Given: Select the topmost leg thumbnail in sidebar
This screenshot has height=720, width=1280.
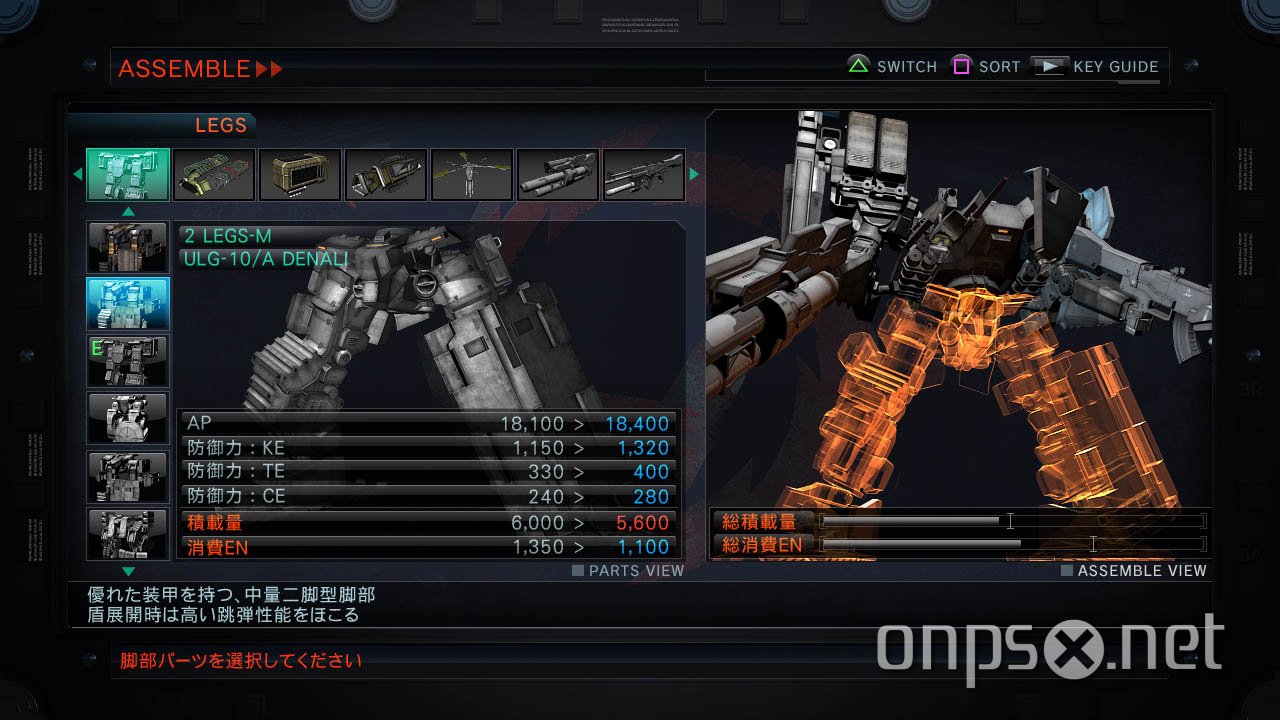Looking at the screenshot, I should (x=126, y=246).
